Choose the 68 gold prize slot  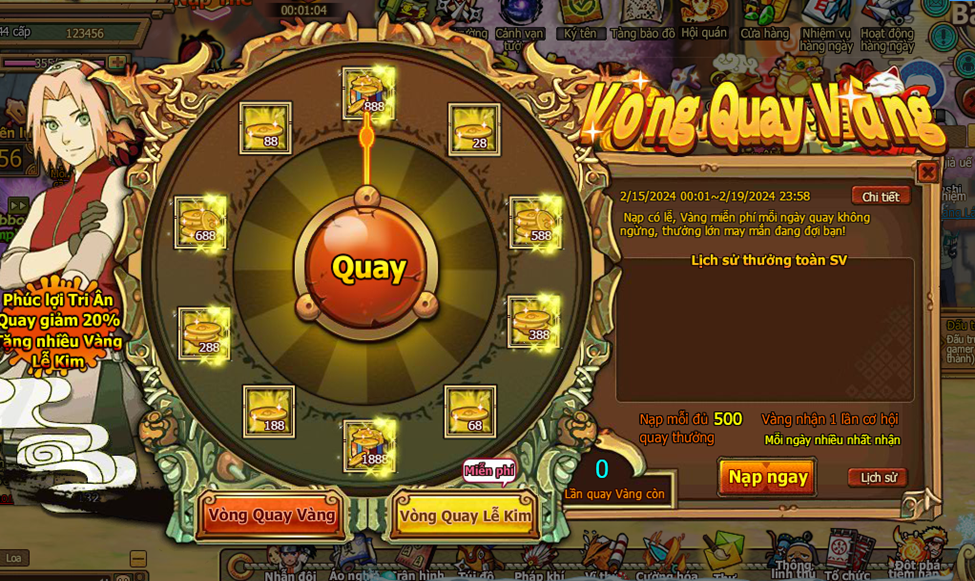click(x=470, y=411)
